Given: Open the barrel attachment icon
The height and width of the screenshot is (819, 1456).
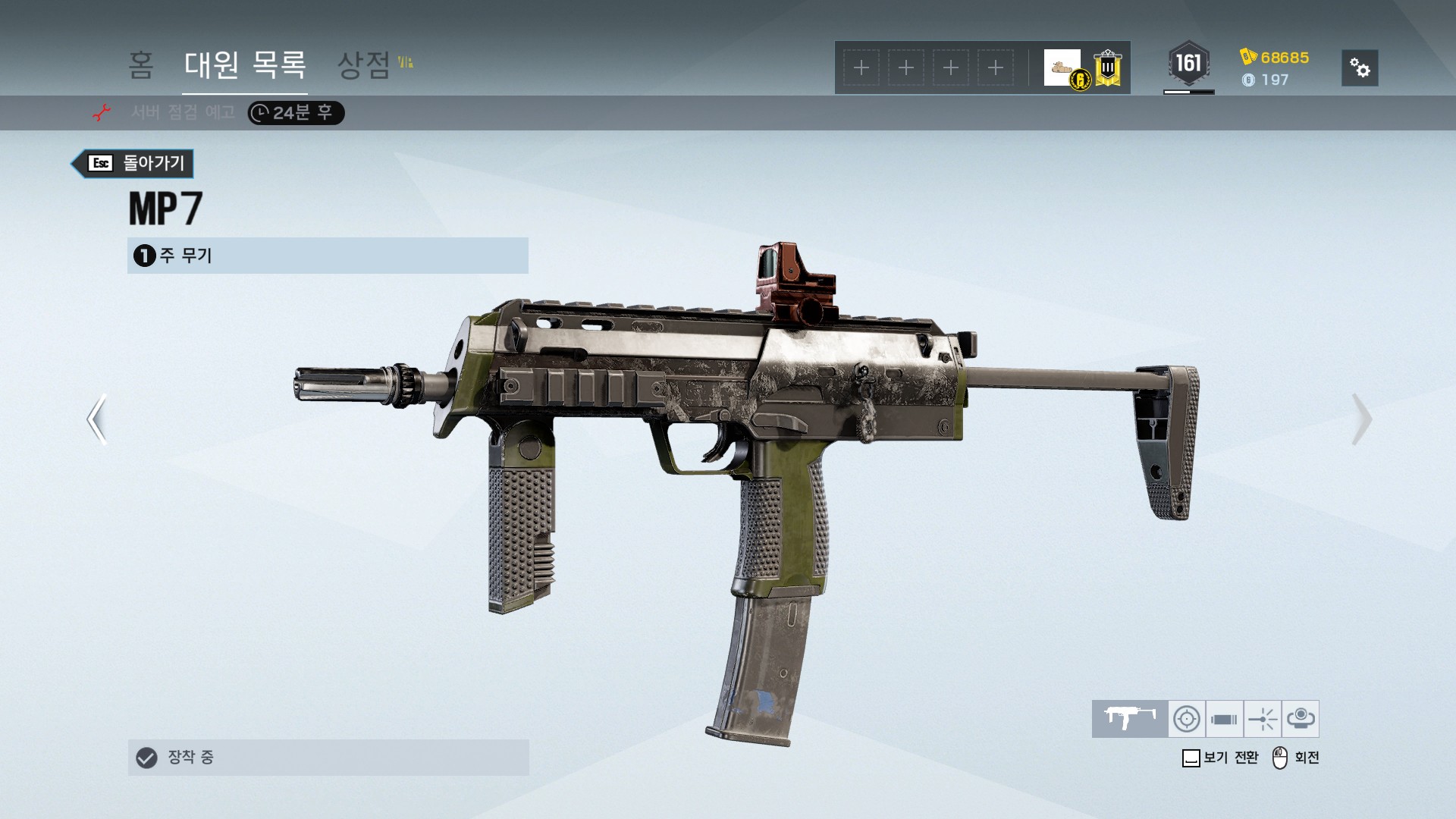Looking at the screenshot, I should click(1224, 718).
